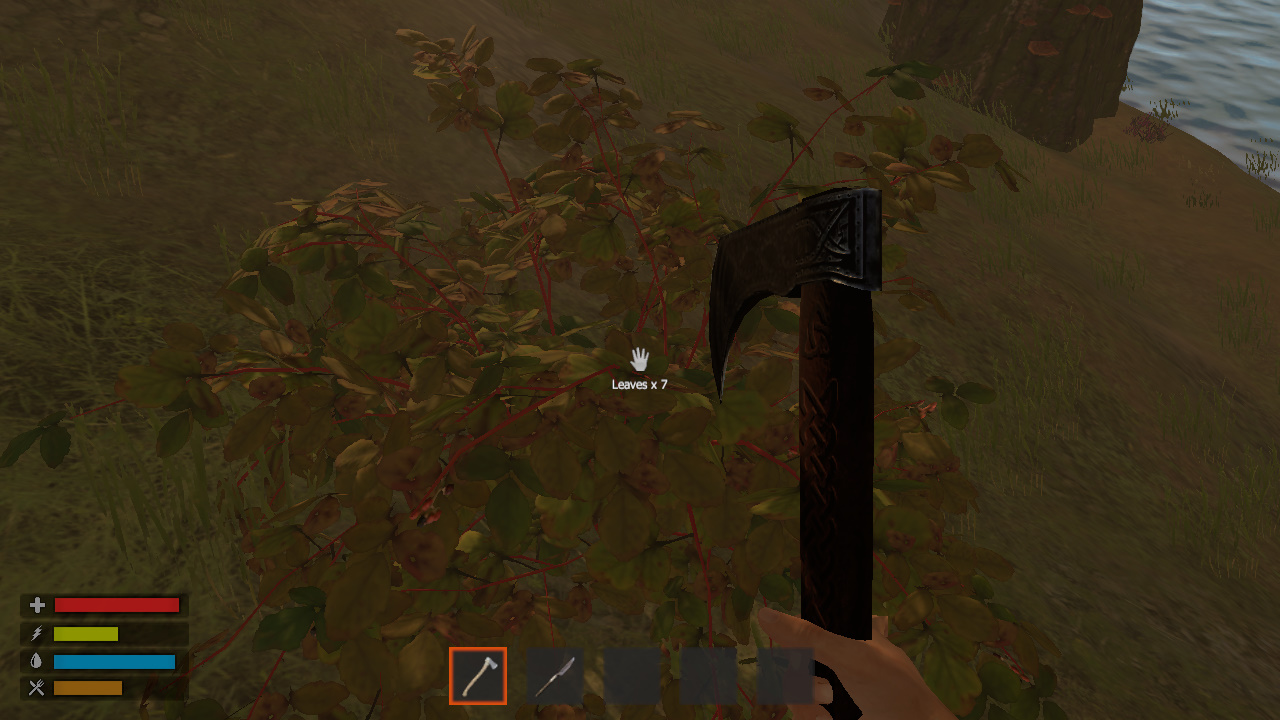Viewport: 1280px width, 720px height.
Task: Click the health cross icon
Action: coord(36,604)
